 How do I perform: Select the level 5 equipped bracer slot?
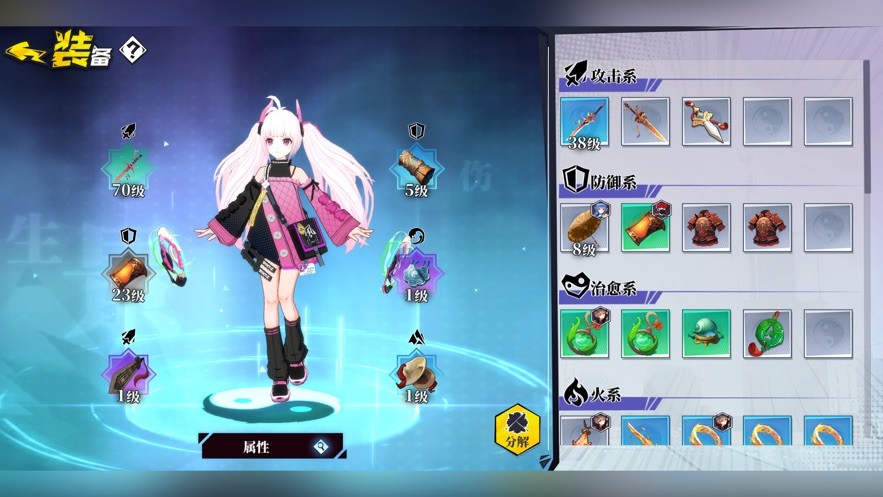[x=416, y=168]
